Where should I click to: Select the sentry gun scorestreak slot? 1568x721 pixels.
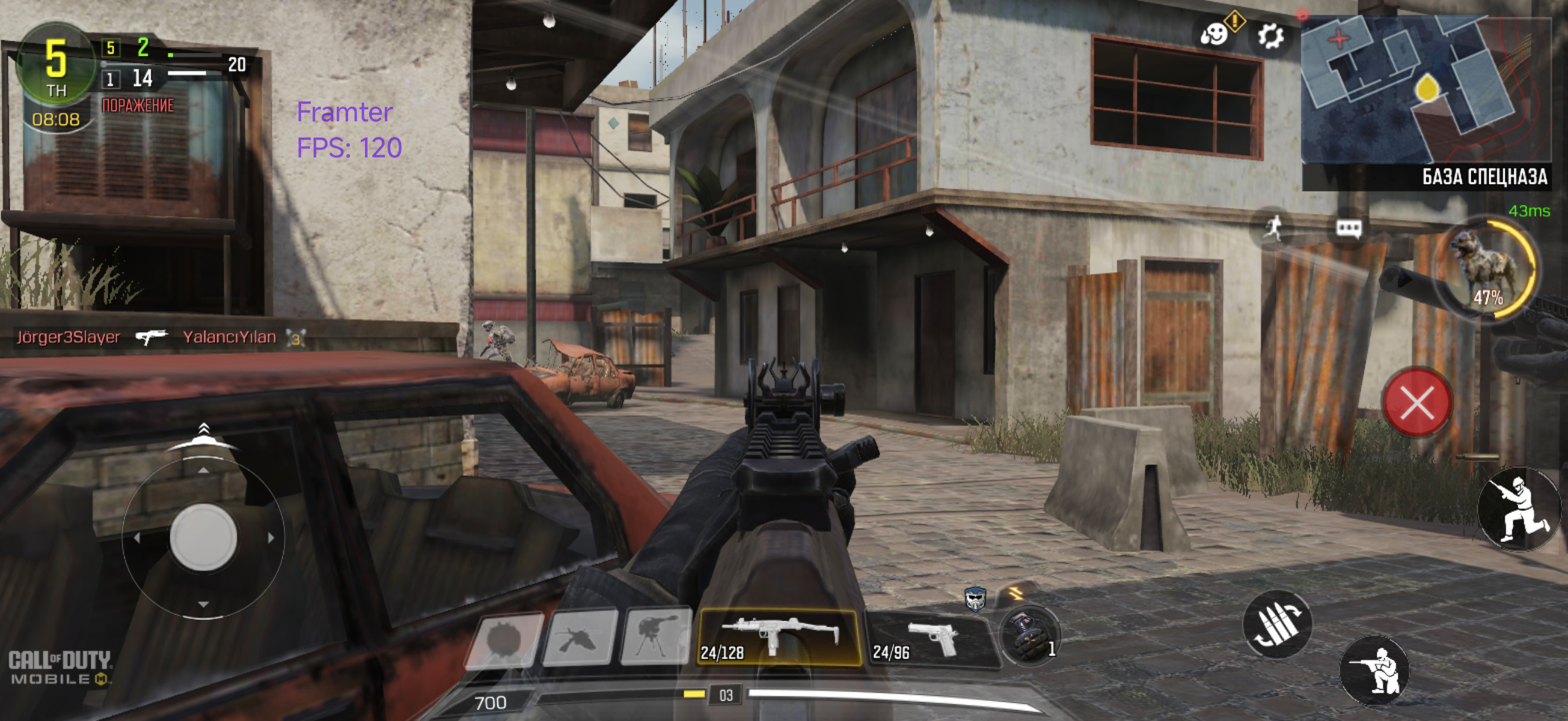tap(655, 636)
